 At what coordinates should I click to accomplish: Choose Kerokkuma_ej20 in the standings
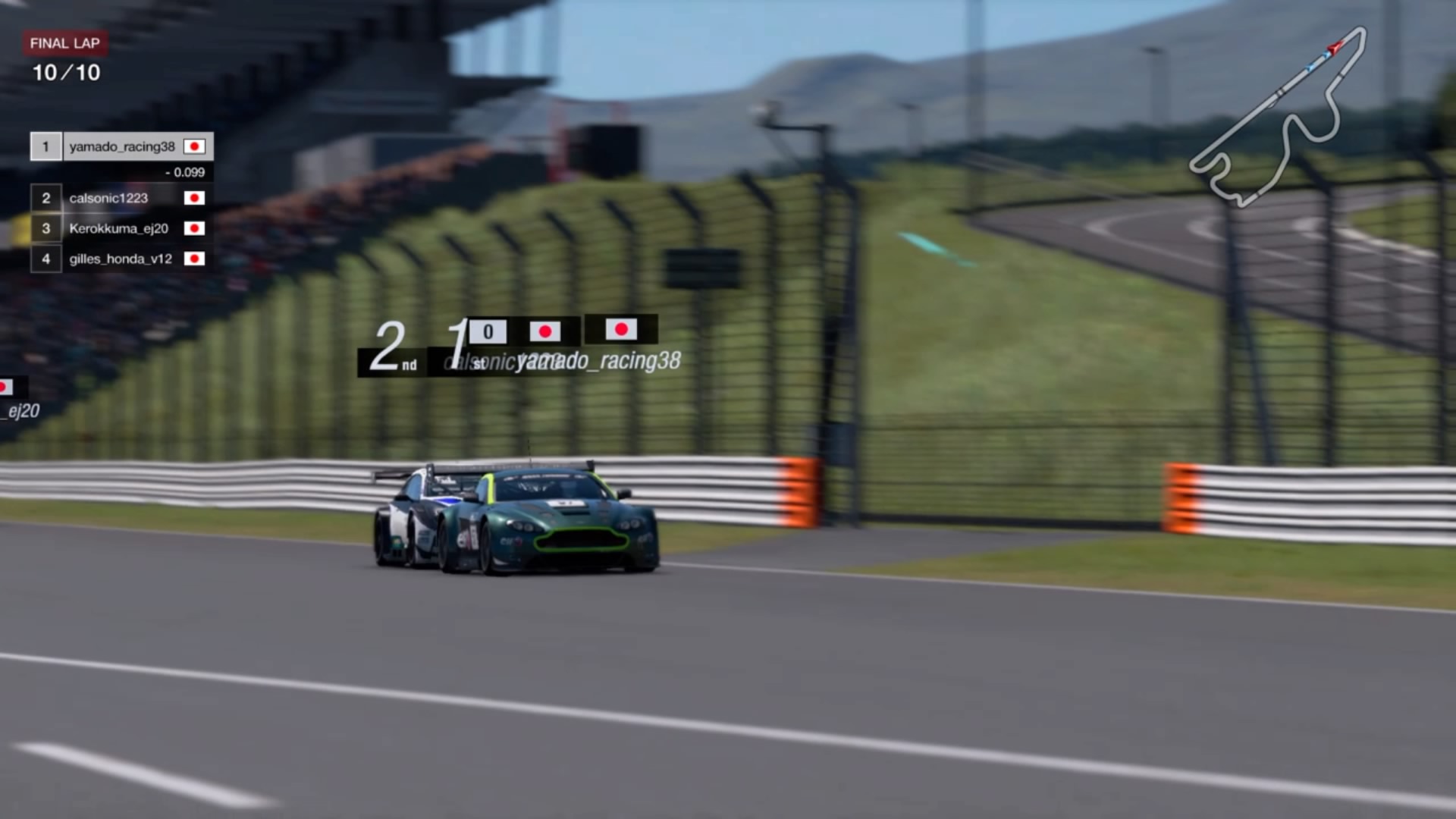(x=118, y=228)
